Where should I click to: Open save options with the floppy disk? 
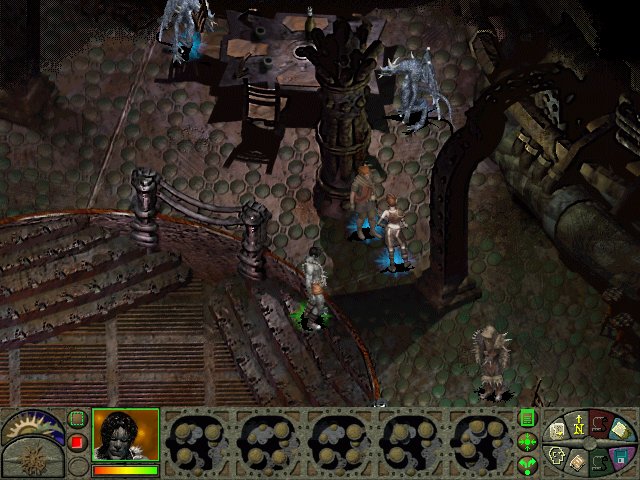click(620, 457)
